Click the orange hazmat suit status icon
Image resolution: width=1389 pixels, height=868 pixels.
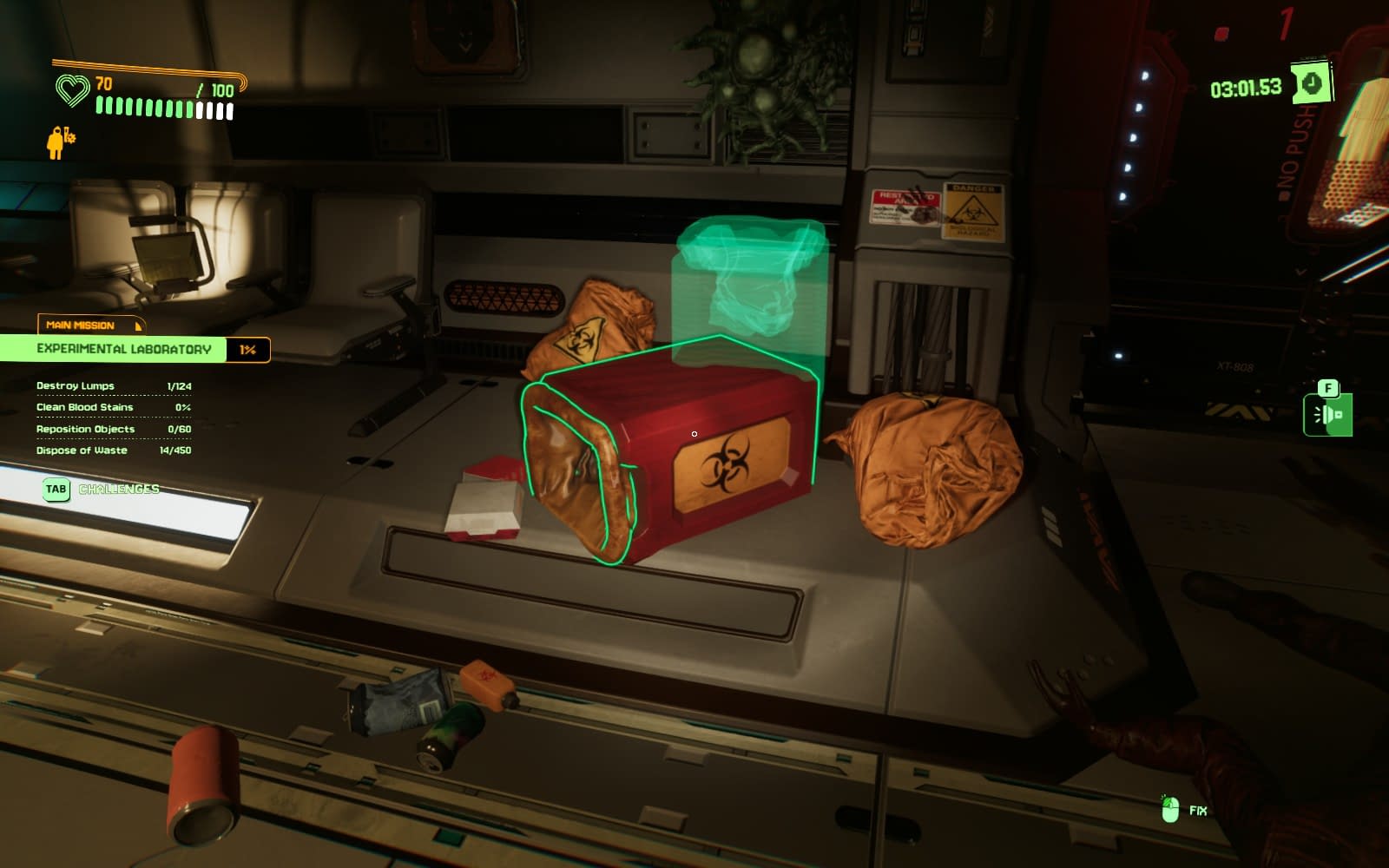point(59,141)
